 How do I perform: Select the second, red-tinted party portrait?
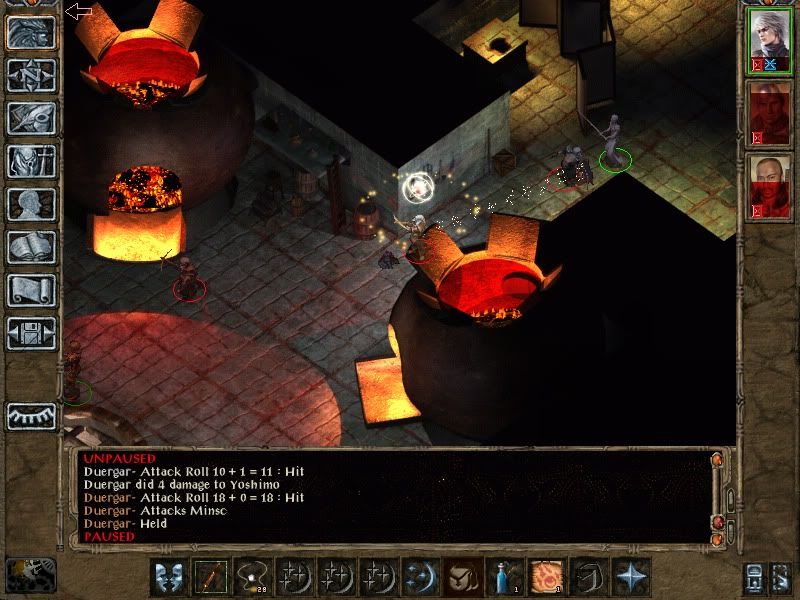pos(770,113)
